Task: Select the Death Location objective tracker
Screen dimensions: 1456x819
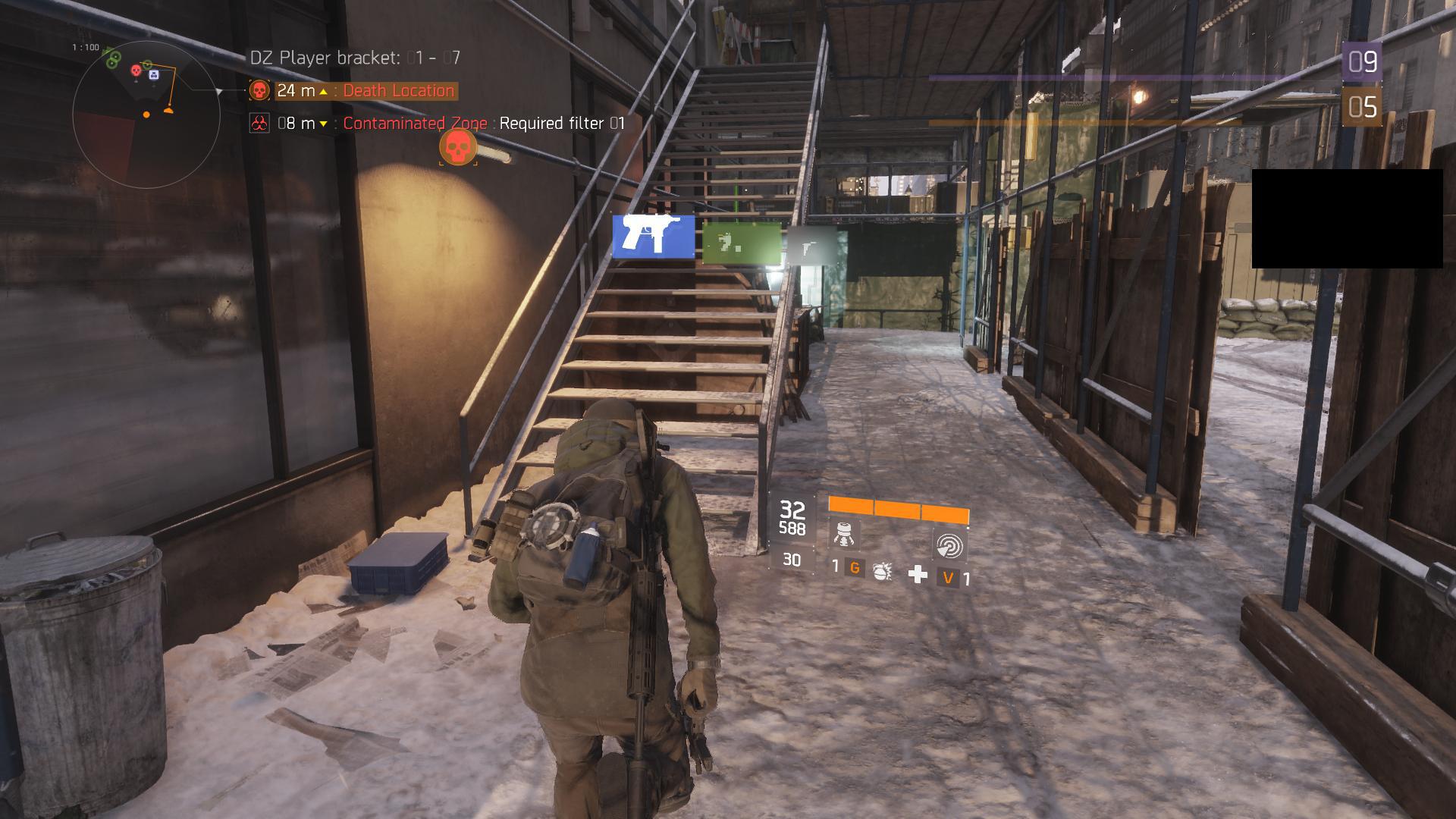Action: 353,91
